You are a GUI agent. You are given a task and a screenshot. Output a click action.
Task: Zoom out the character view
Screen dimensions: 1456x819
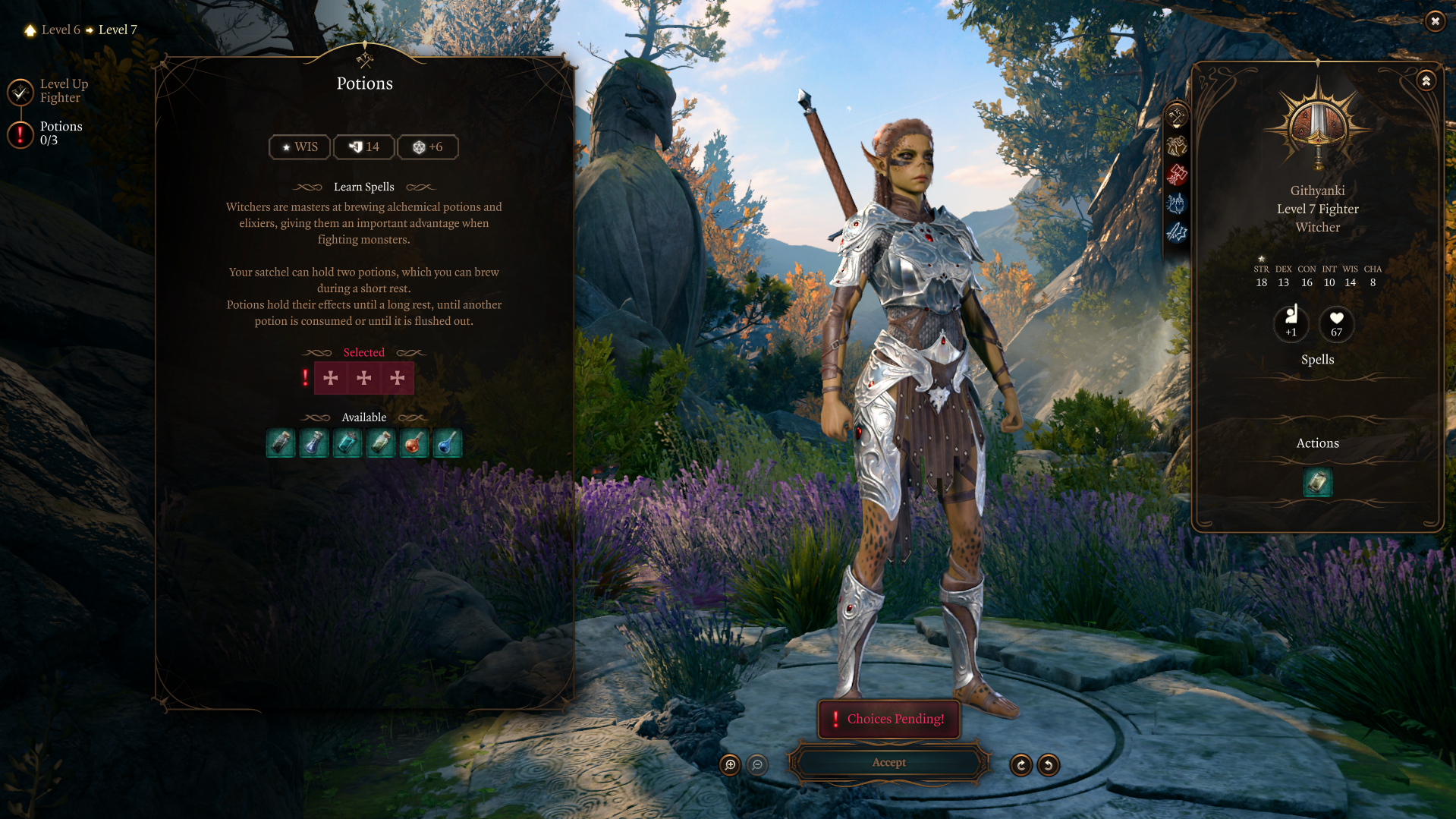757,765
